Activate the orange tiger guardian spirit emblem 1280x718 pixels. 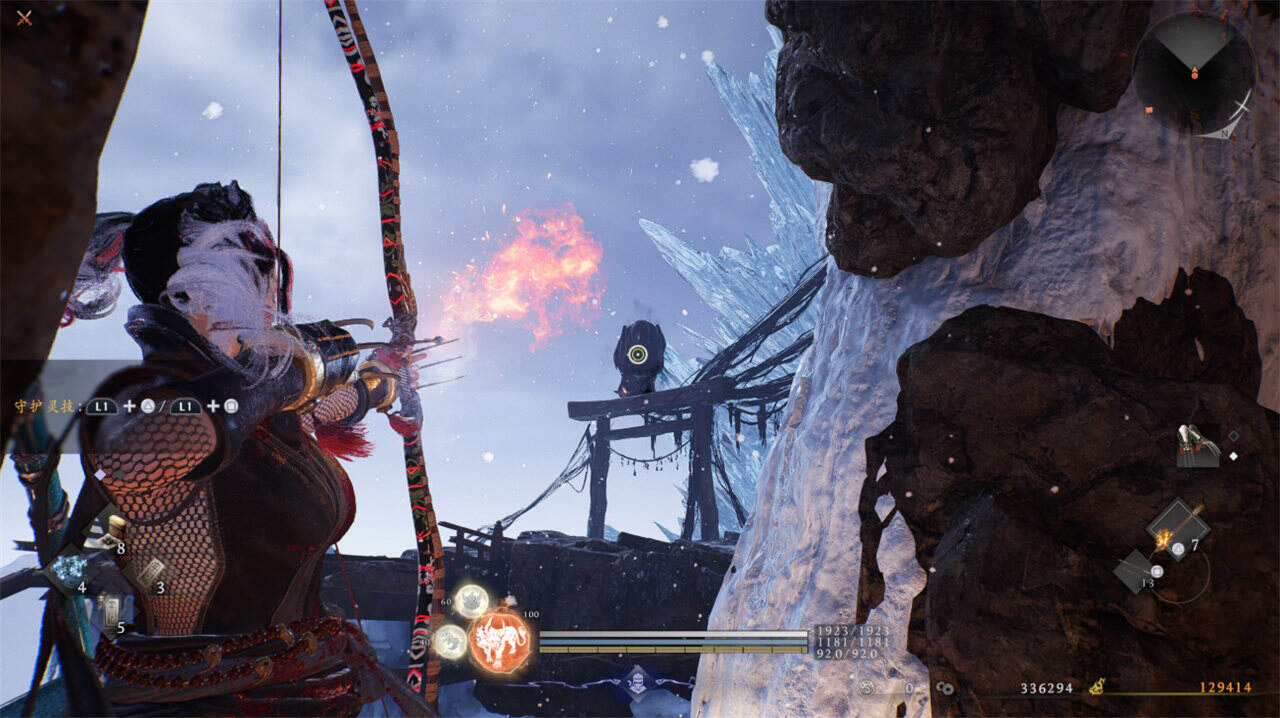point(499,641)
